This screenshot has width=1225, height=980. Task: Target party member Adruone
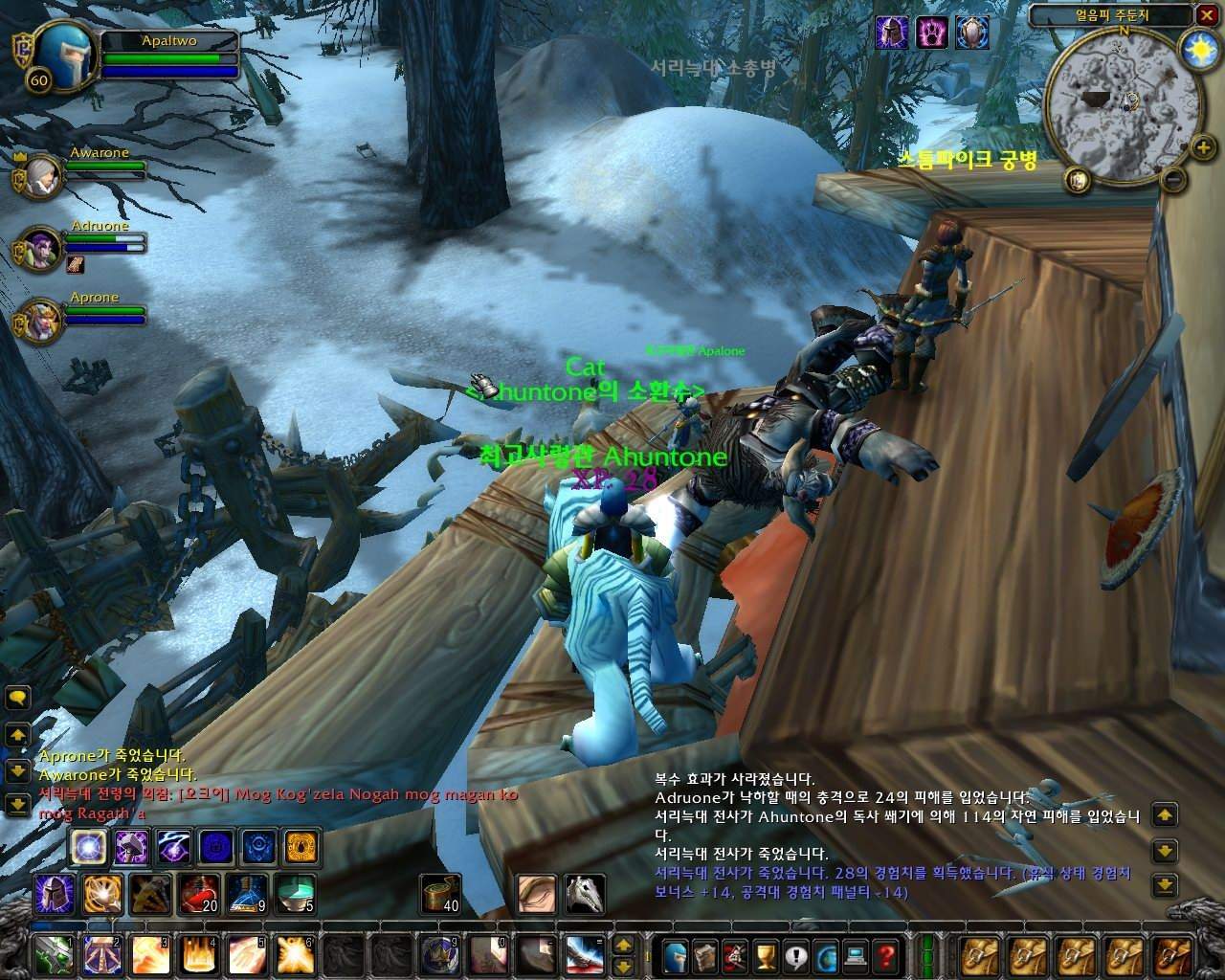click(40, 249)
